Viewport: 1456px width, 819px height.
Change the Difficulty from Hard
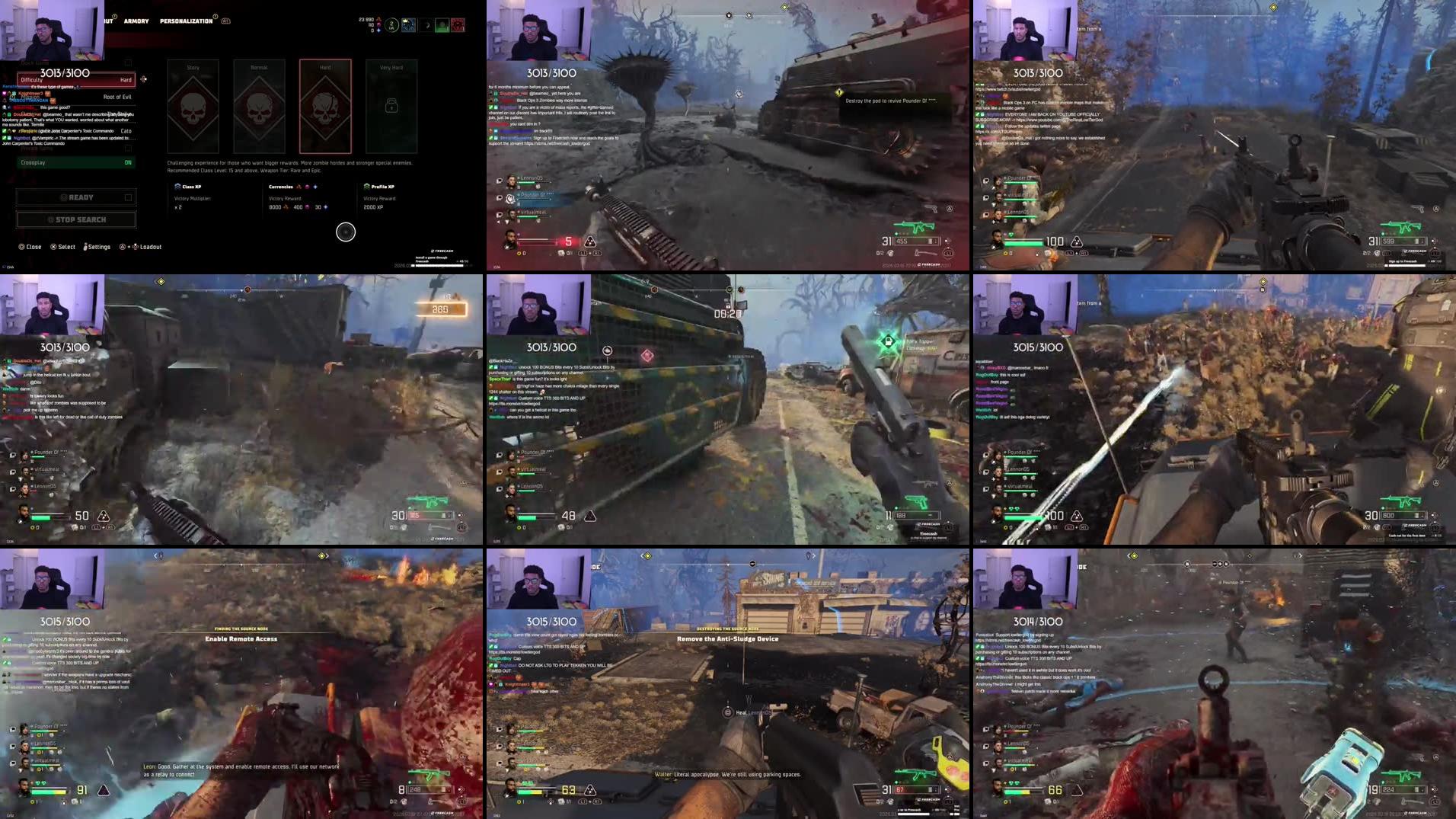pos(76,79)
